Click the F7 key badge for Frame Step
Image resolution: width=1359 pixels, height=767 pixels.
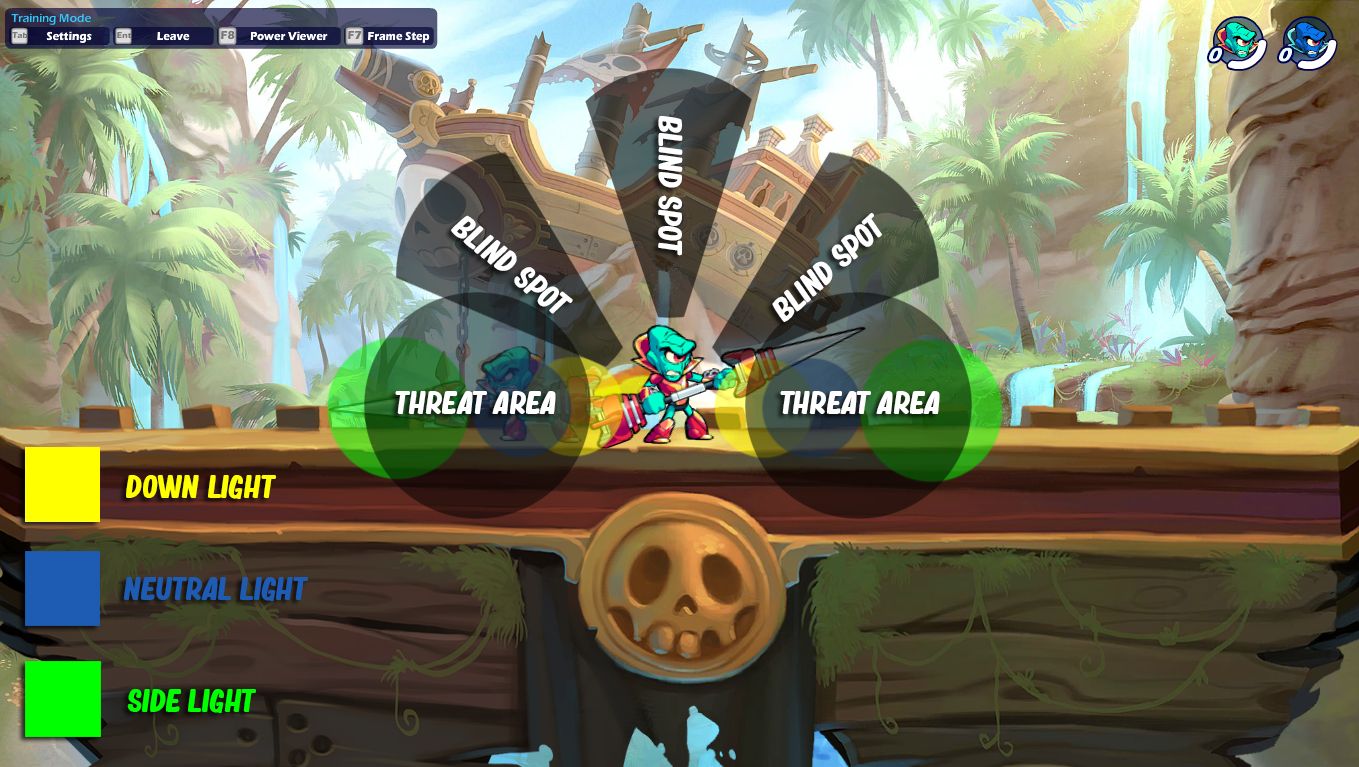tap(354, 34)
